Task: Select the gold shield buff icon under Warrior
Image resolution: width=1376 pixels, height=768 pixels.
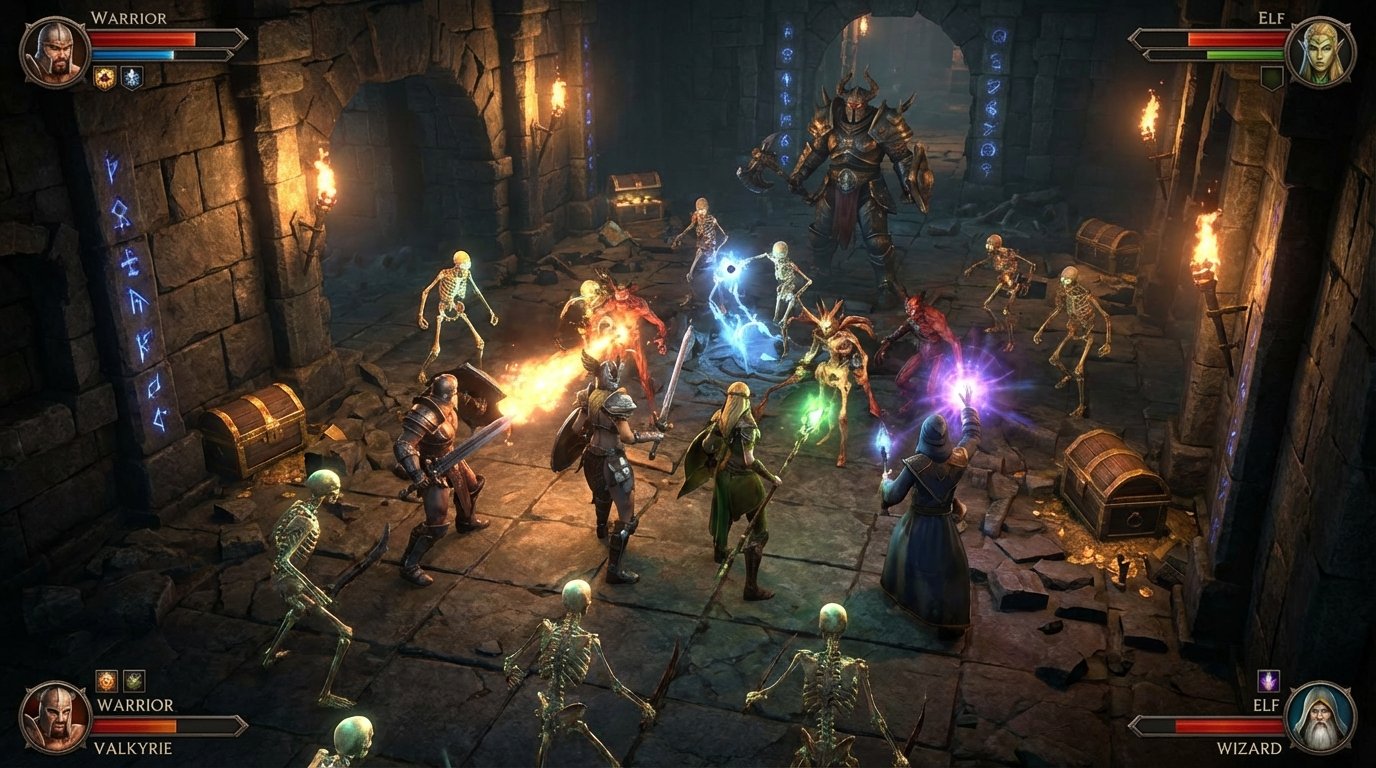Action: [105, 77]
